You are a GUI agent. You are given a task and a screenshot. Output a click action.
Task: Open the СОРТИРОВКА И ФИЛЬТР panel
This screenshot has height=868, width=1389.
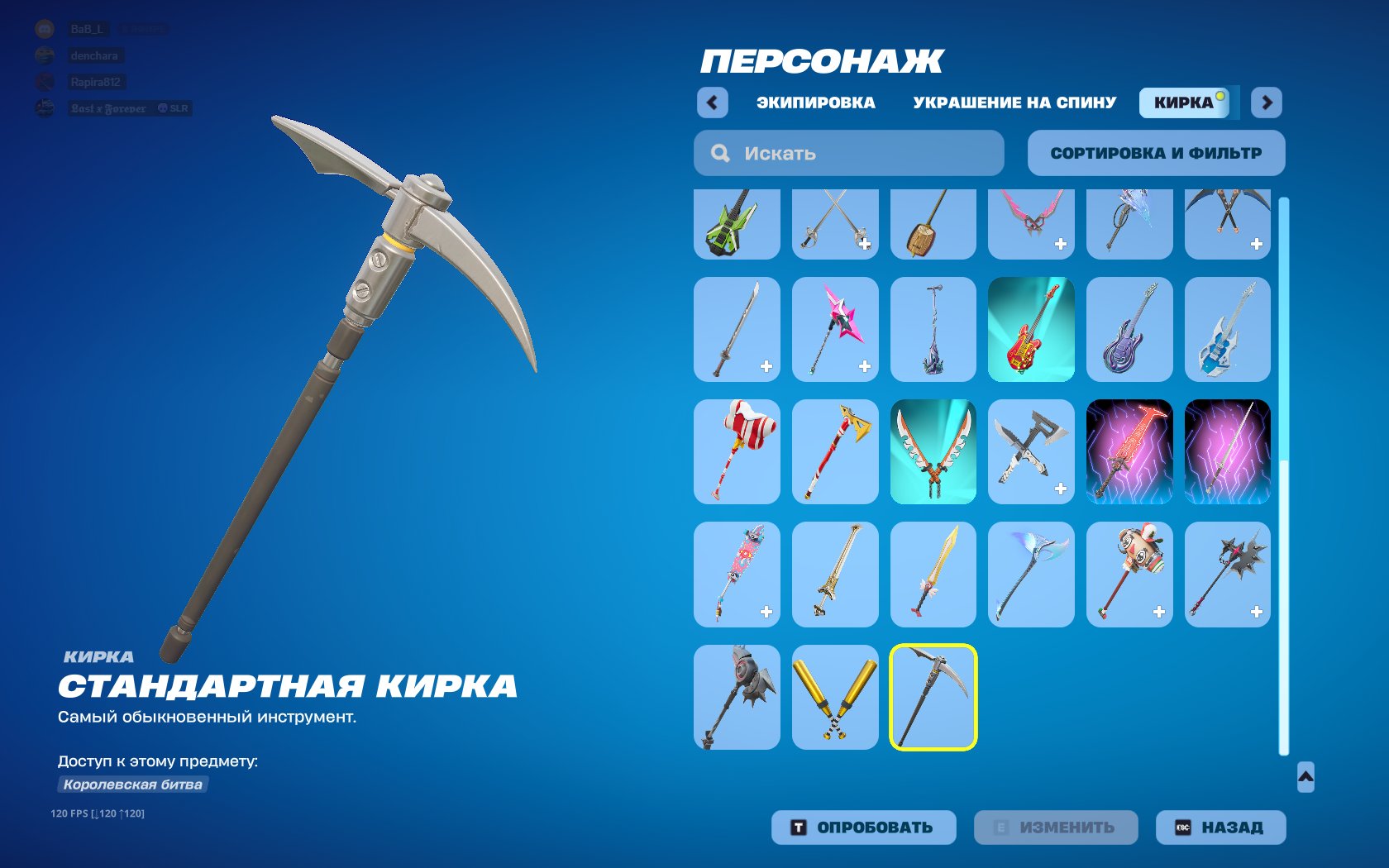[x=1155, y=153]
